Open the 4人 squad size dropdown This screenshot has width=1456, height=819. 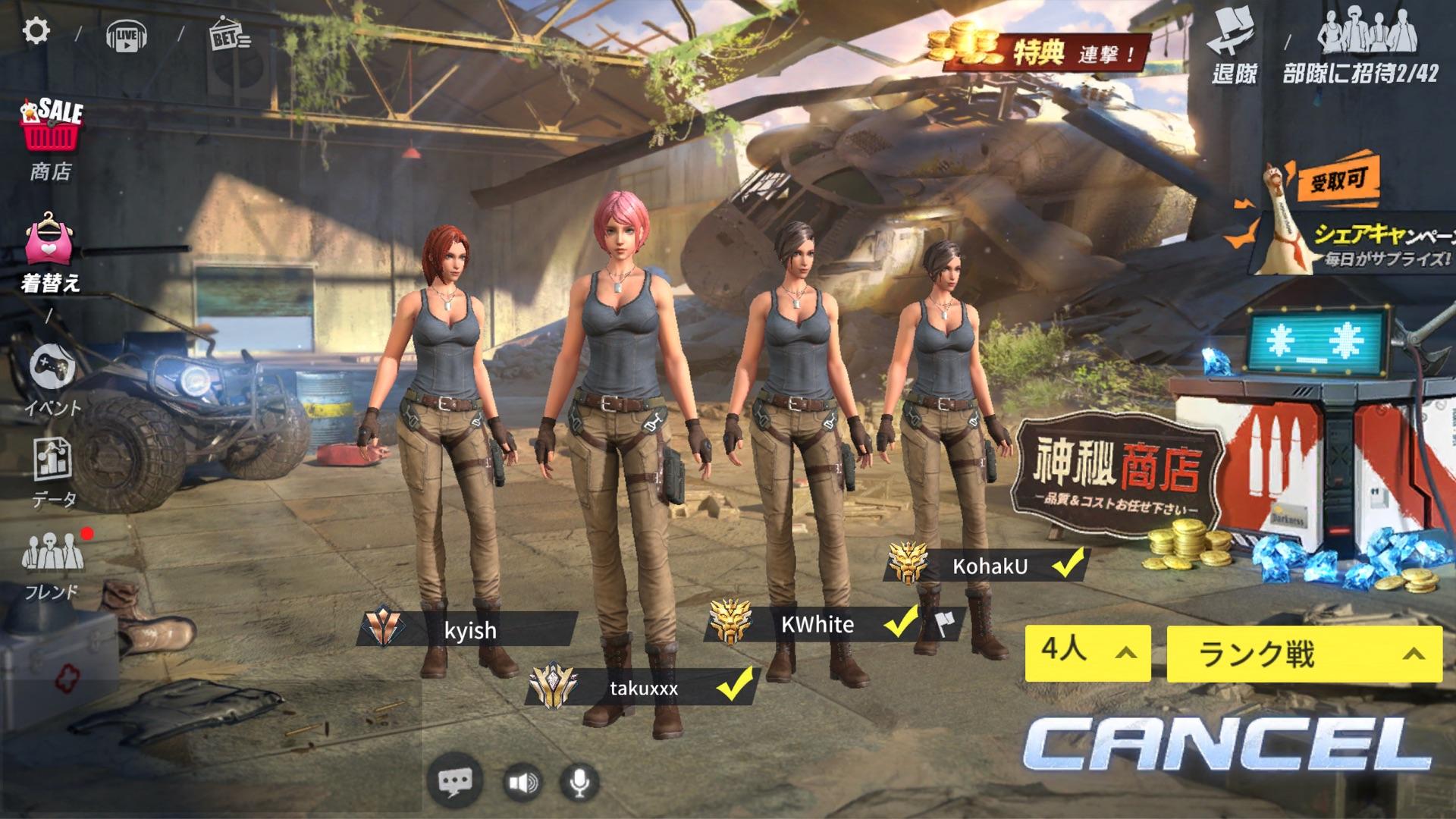pyautogui.click(x=1087, y=653)
